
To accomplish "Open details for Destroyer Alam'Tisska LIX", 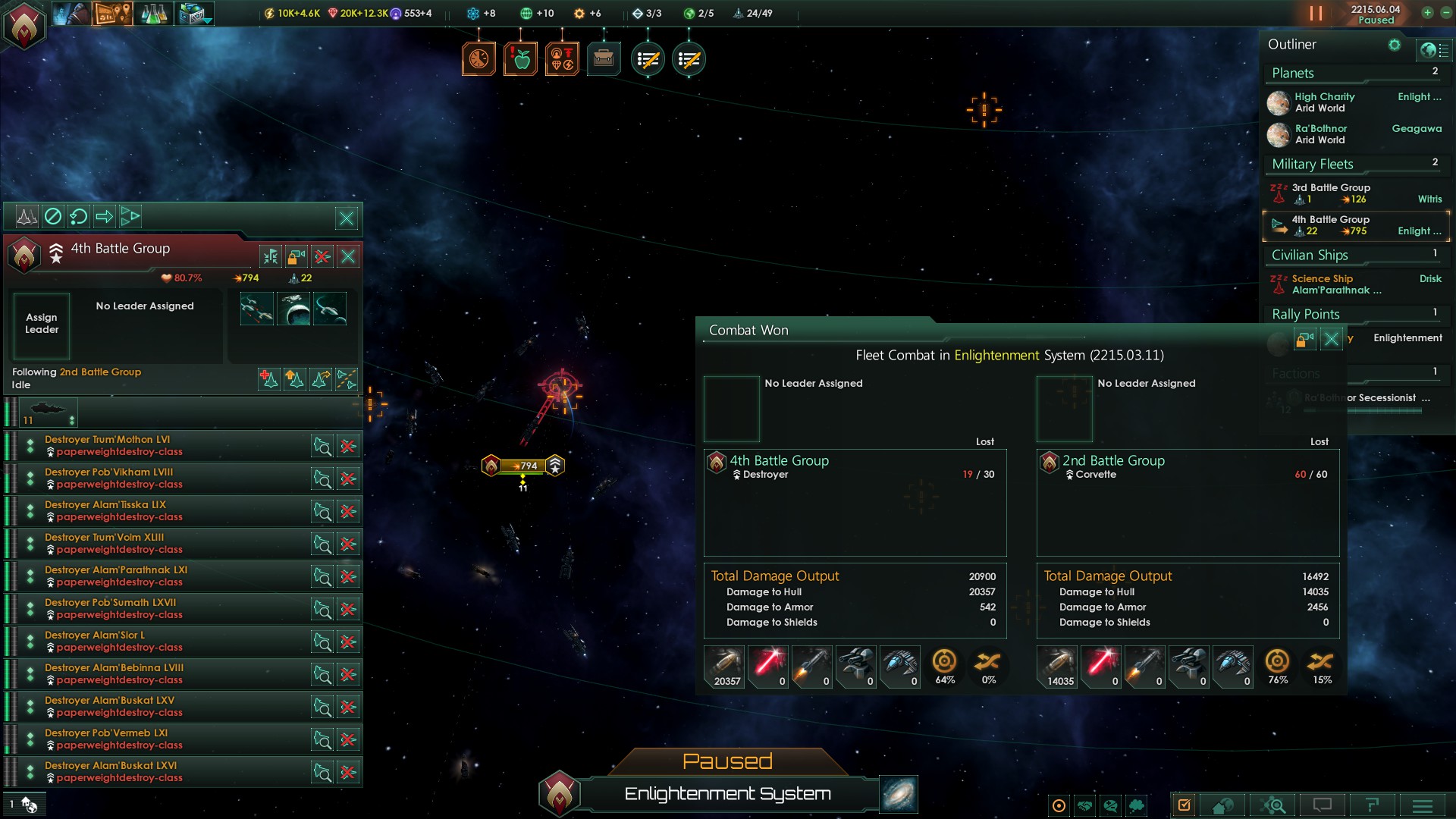I will coord(322,512).
